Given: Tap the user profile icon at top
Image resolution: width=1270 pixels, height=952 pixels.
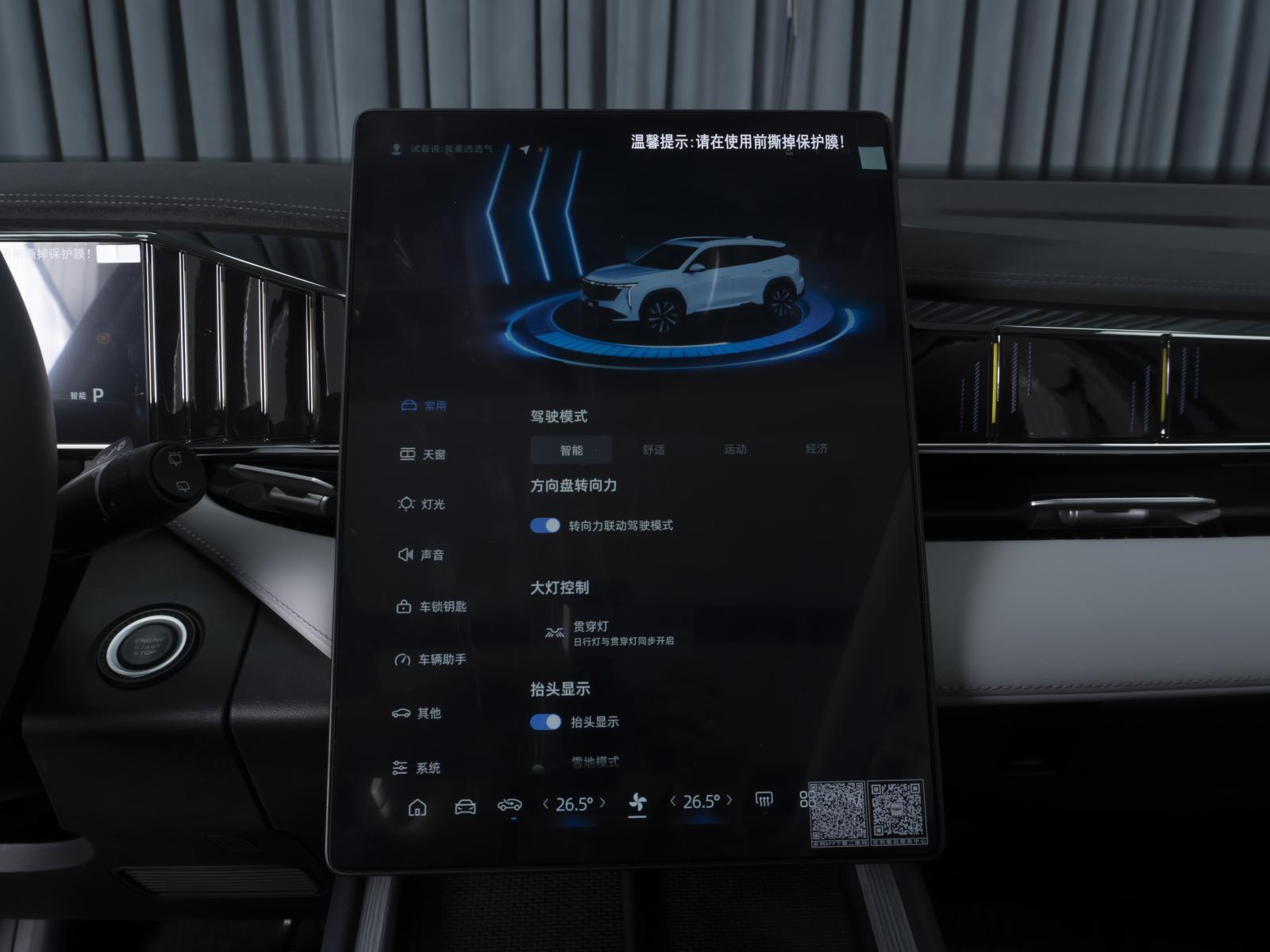Looking at the screenshot, I should (x=396, y=149).
